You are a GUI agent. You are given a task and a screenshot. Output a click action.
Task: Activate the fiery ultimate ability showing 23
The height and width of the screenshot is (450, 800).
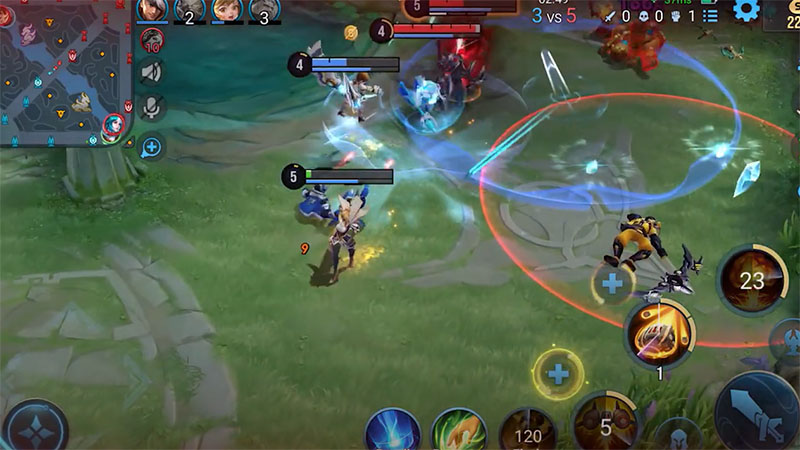pos(751,281)
